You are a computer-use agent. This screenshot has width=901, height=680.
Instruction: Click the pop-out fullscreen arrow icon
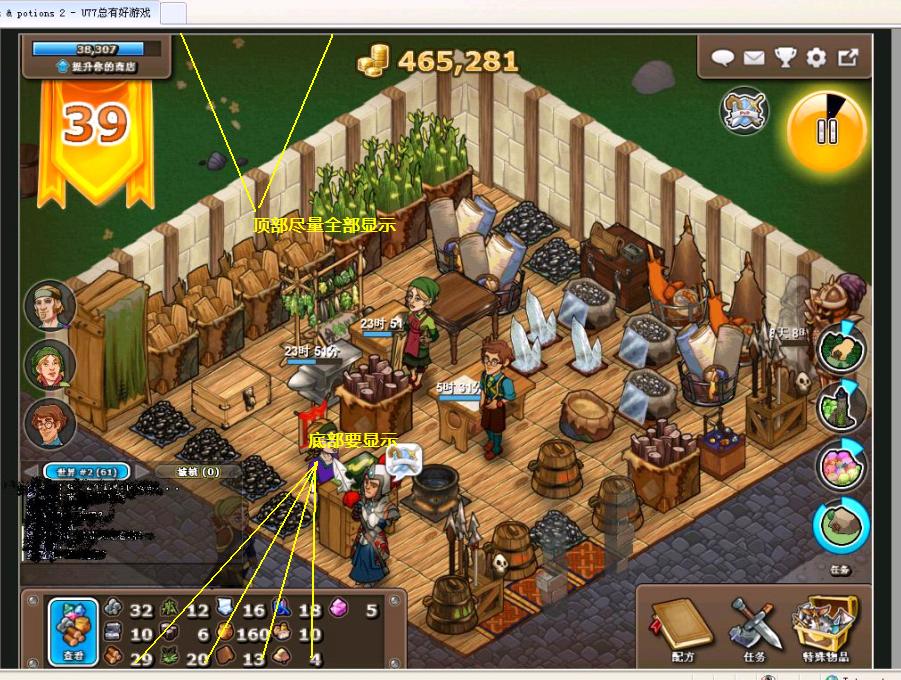coord(848,58)
